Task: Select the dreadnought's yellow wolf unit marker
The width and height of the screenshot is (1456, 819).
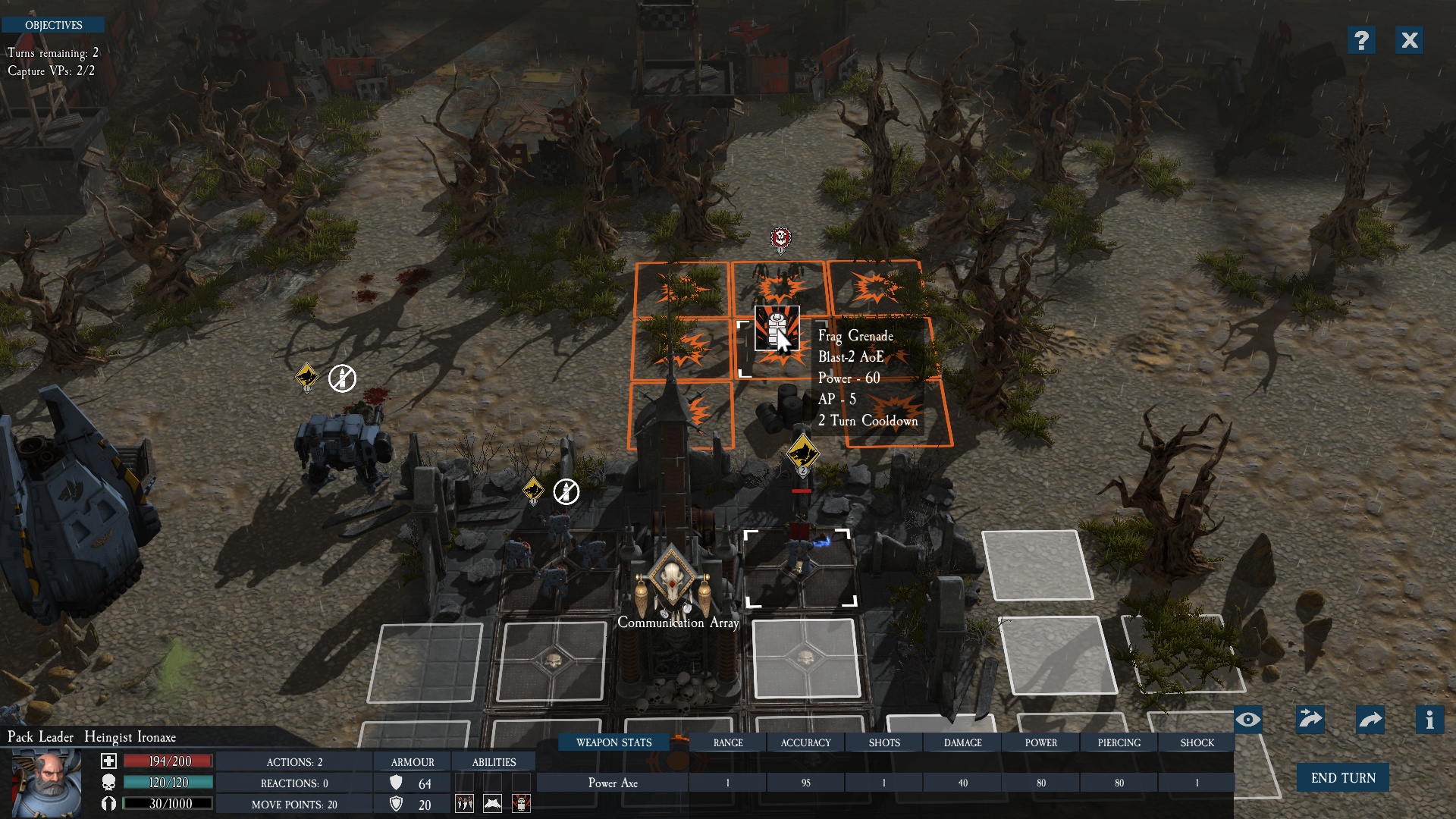Action: pyautogui.click(x=306, y=376)
